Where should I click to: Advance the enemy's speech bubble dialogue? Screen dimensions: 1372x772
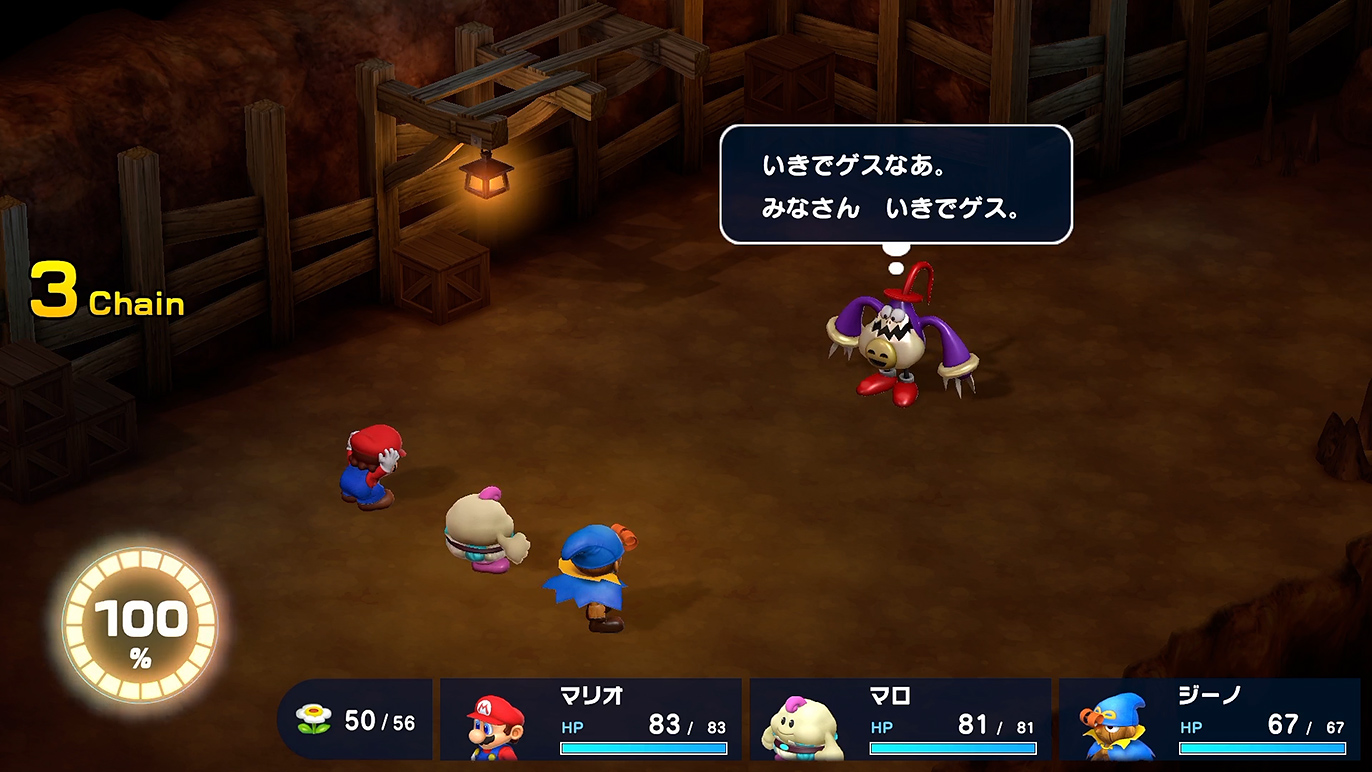[895, 184]
